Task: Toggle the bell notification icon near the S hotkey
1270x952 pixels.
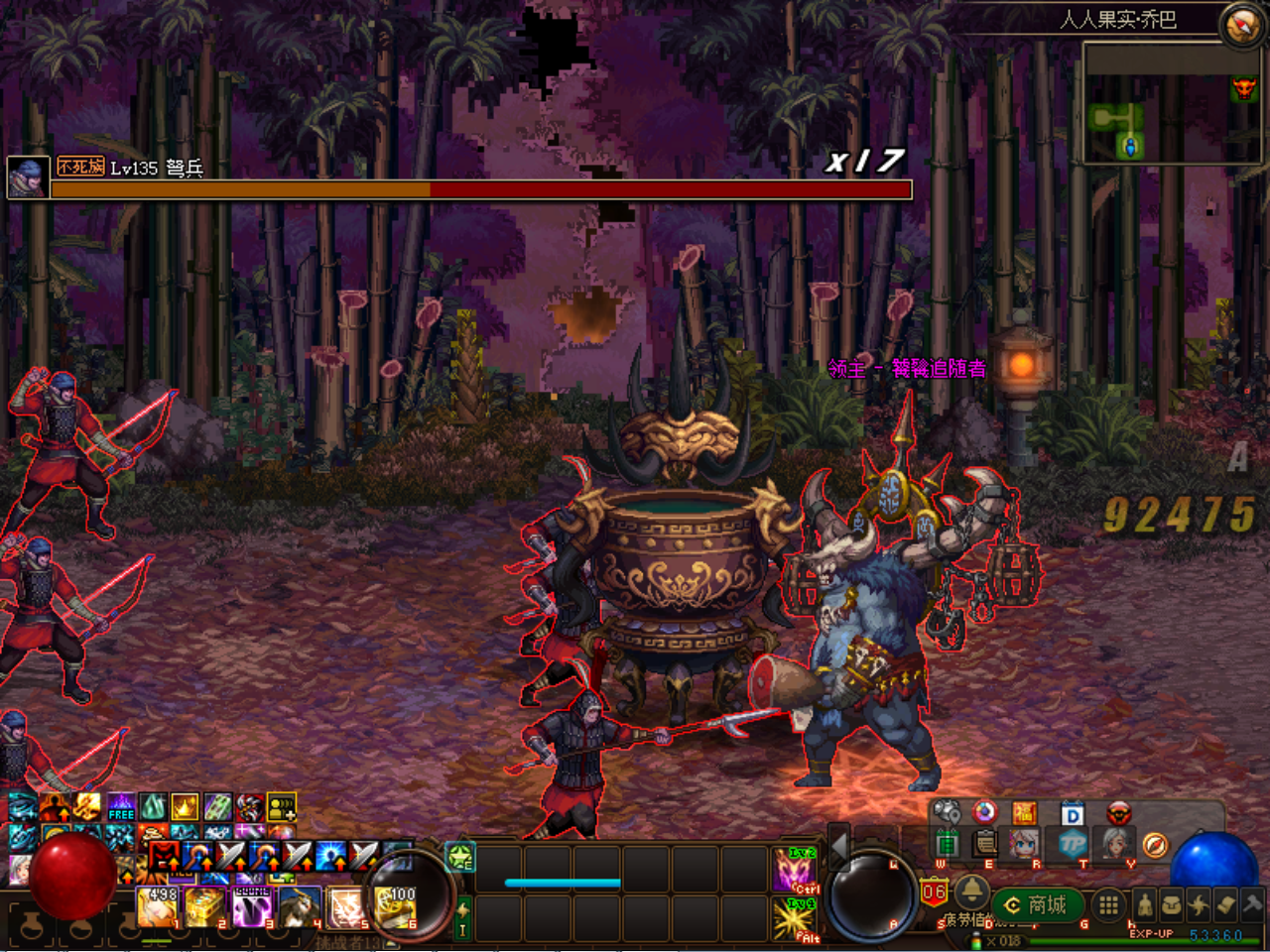Action: pos(971,892)
